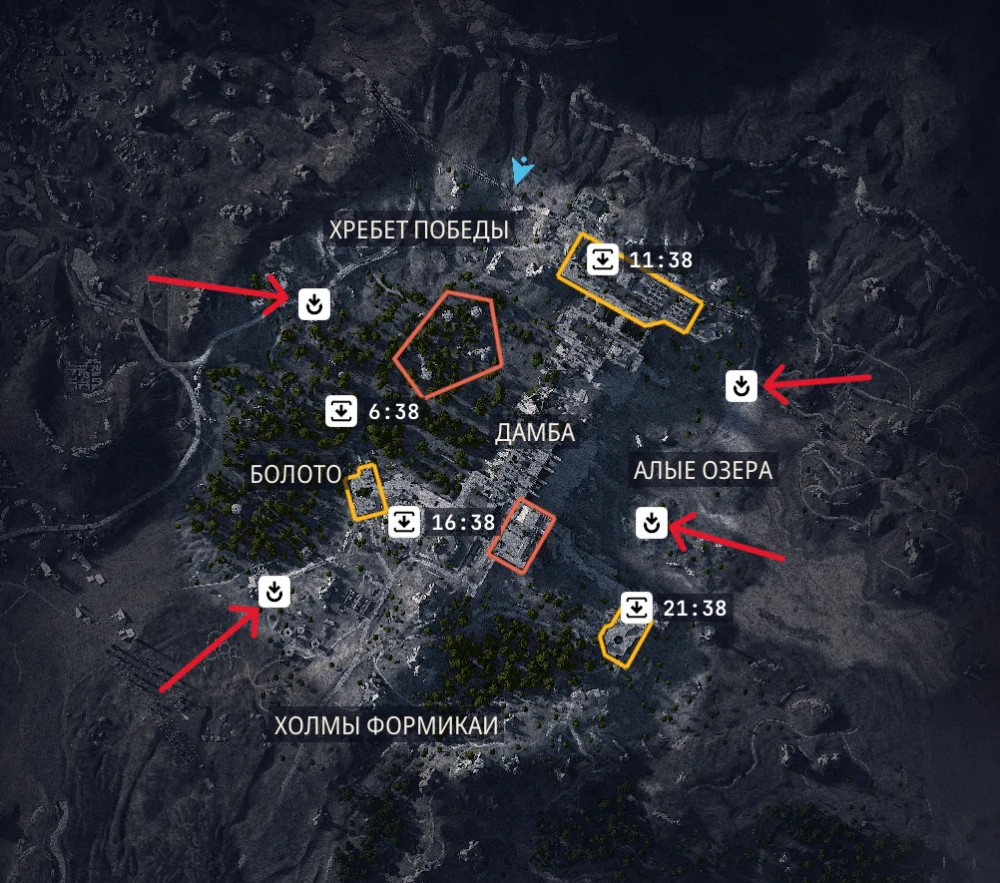
Task: Pick the landing marker nearest ХОЛМЫ ФОРМИКАИ label
Action: 274,591
